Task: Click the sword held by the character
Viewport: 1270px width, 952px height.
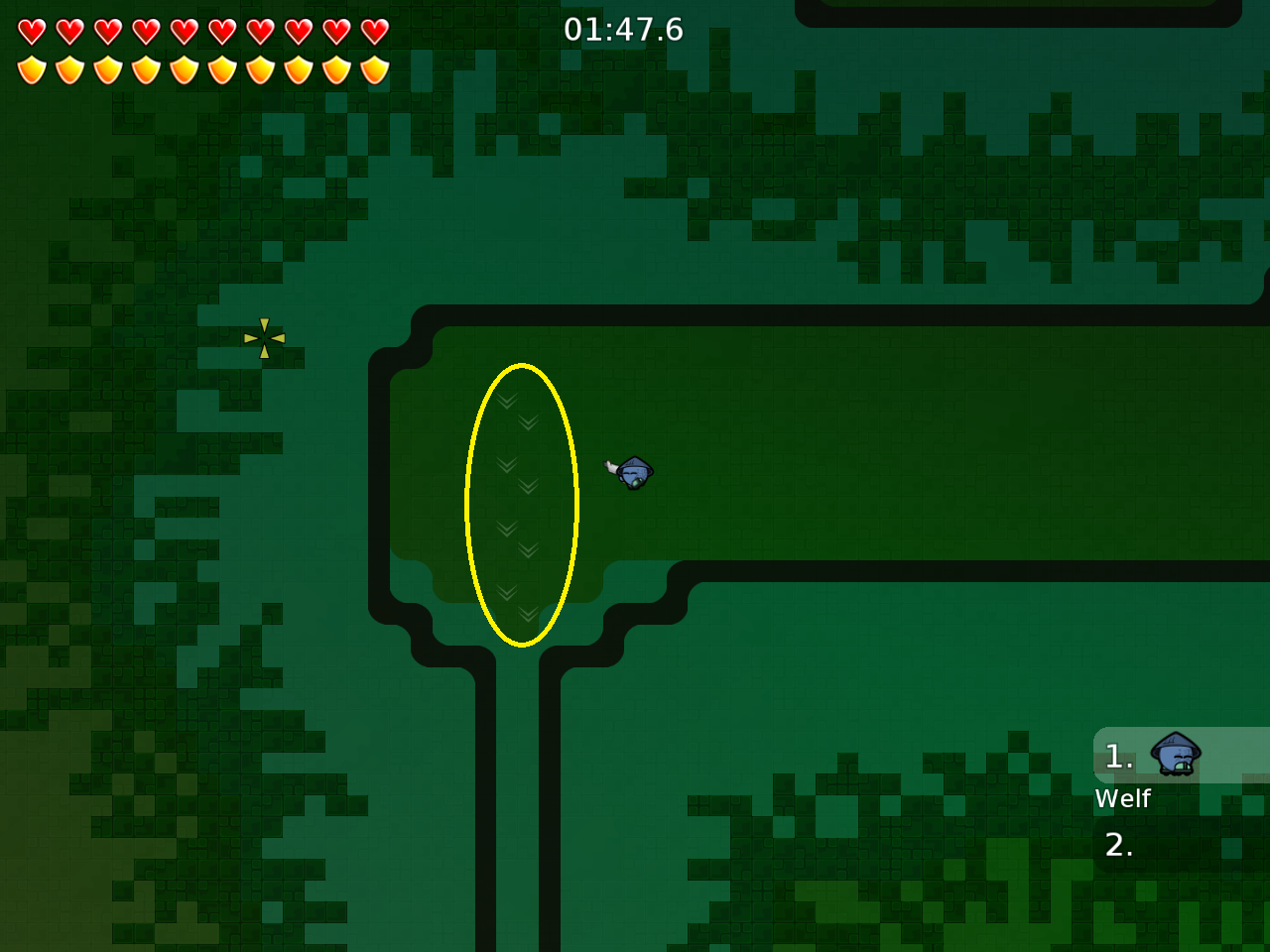Action: tap(609, 464)
